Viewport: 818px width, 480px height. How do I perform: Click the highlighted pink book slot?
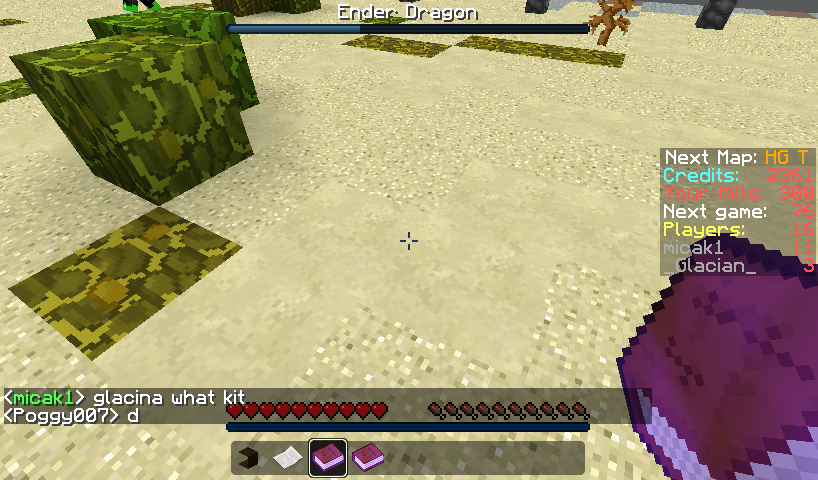click(x=328, y=458)
